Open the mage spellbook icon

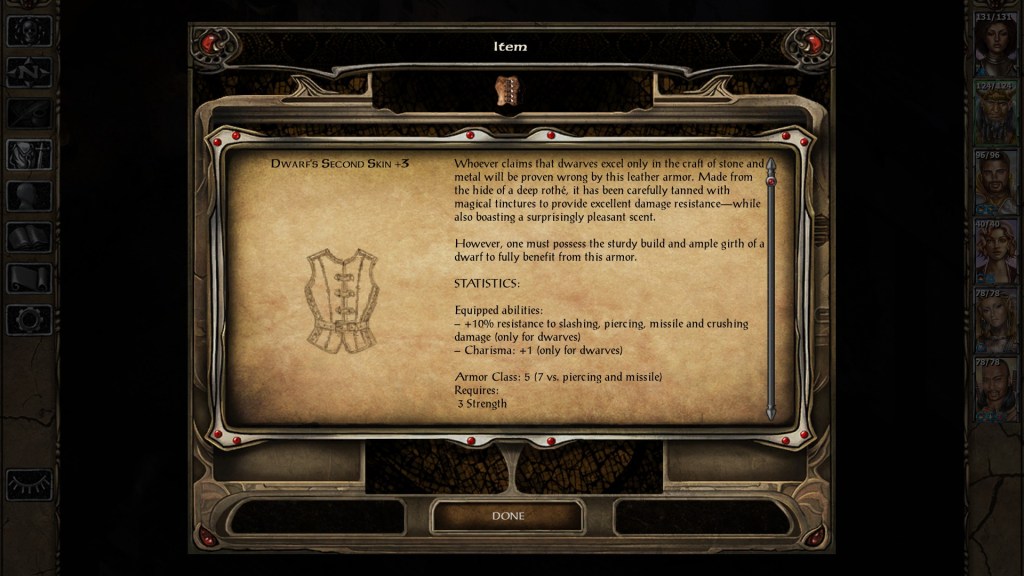(29, 237)
